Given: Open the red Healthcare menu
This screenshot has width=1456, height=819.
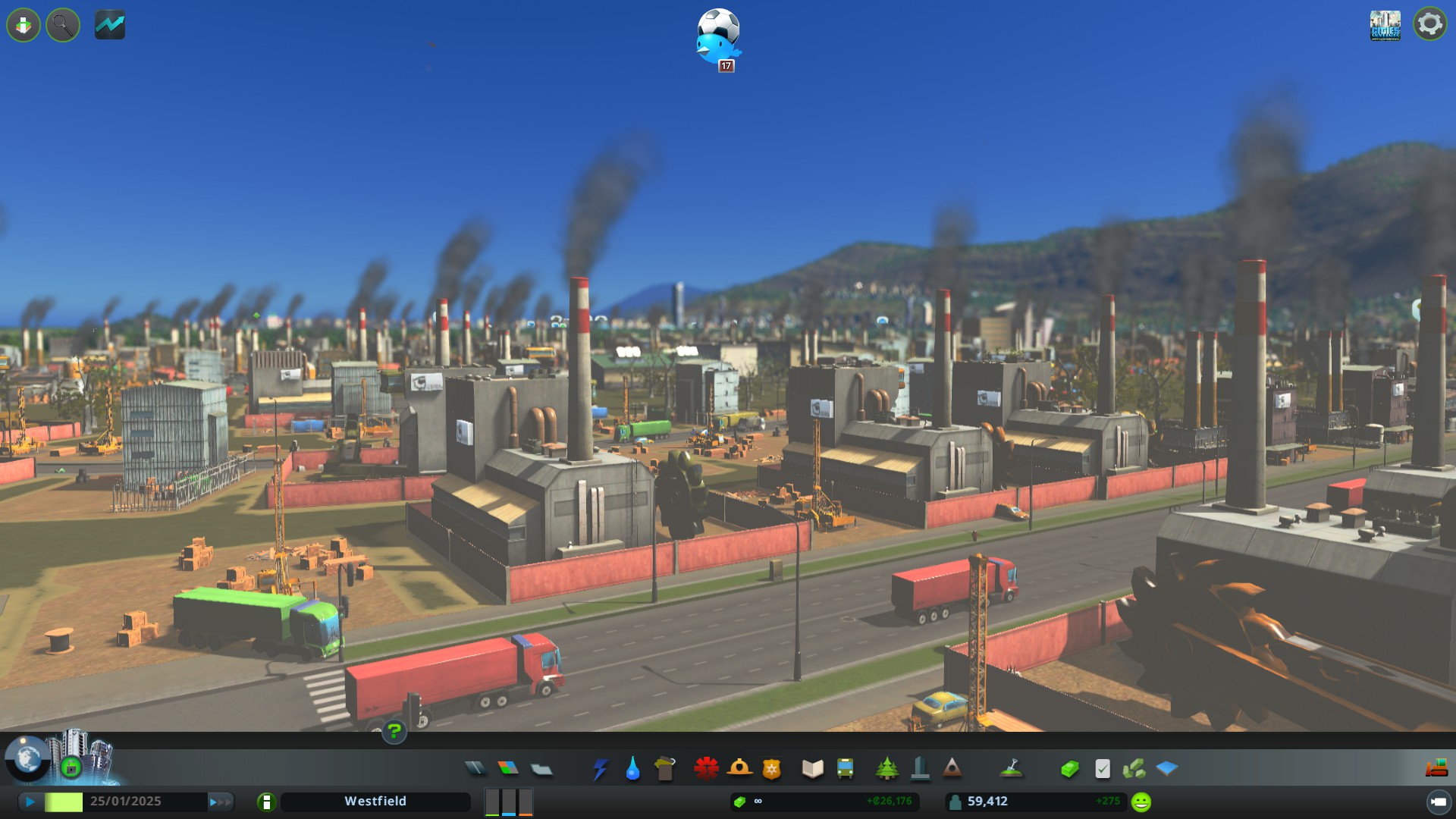Looking at the screenshot, I should [706, 769].
